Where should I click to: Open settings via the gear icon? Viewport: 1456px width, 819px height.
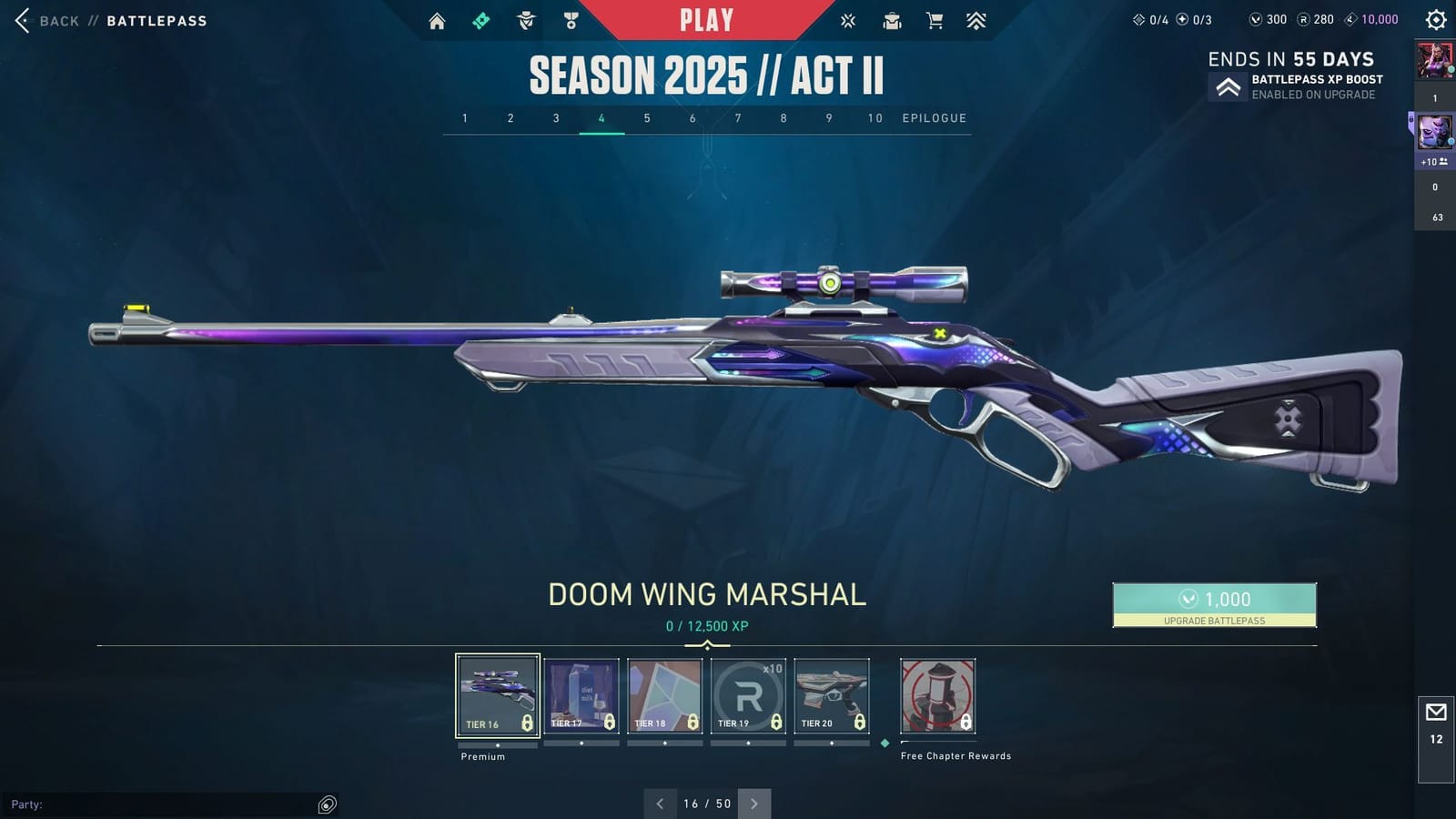point(1436,19)
